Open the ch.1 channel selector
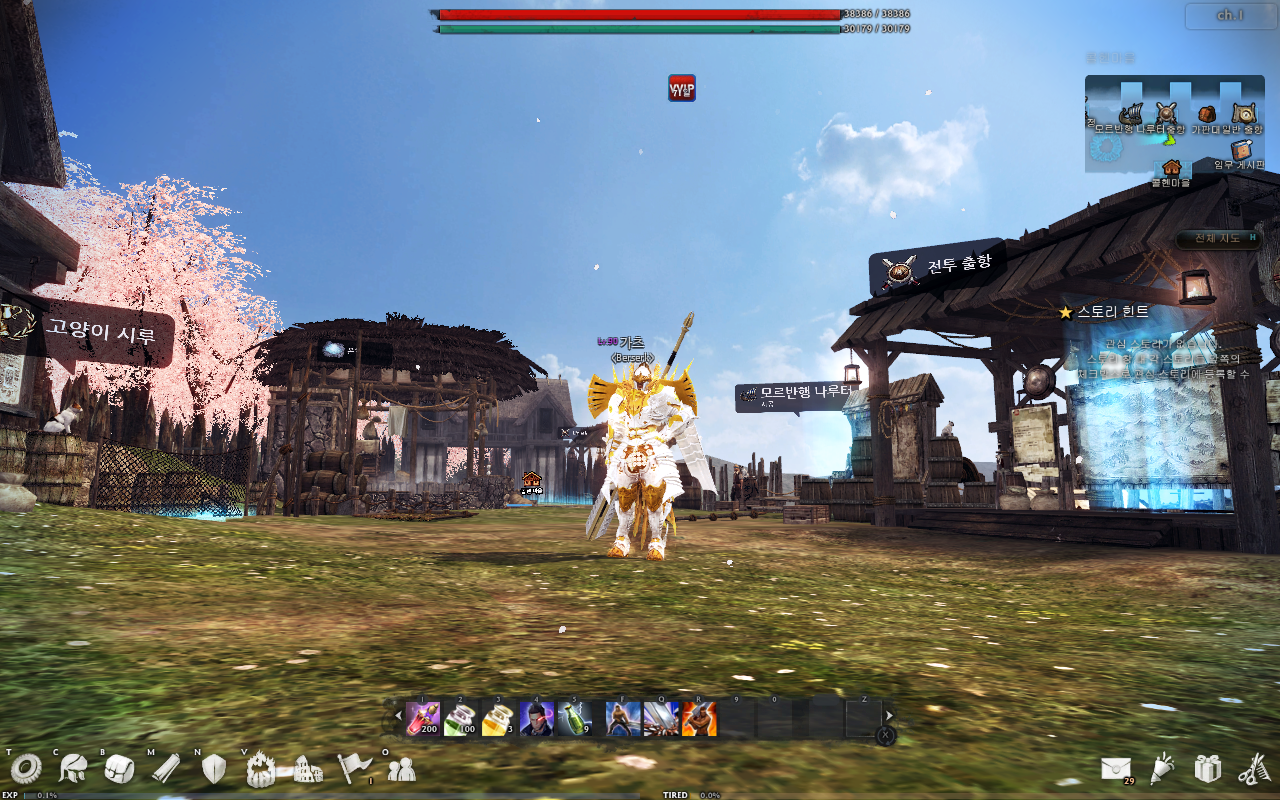Screen dimensions: 1280x800 click(x=1228, y=17)
